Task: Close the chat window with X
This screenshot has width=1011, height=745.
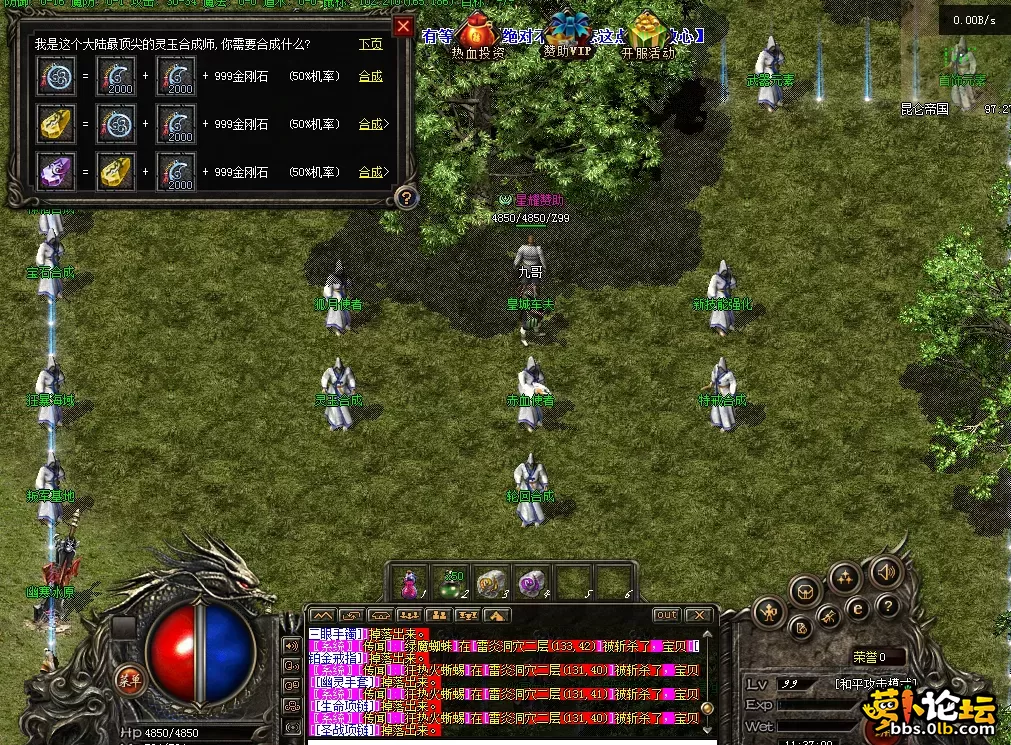Action: 699,615
